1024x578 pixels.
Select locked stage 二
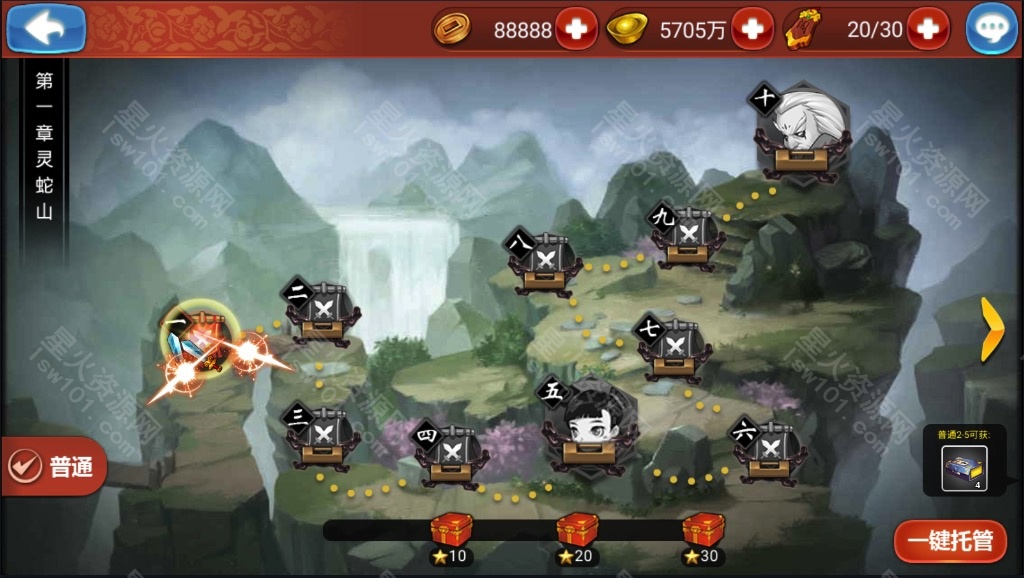pyautogui.click(x=322, y=314)
